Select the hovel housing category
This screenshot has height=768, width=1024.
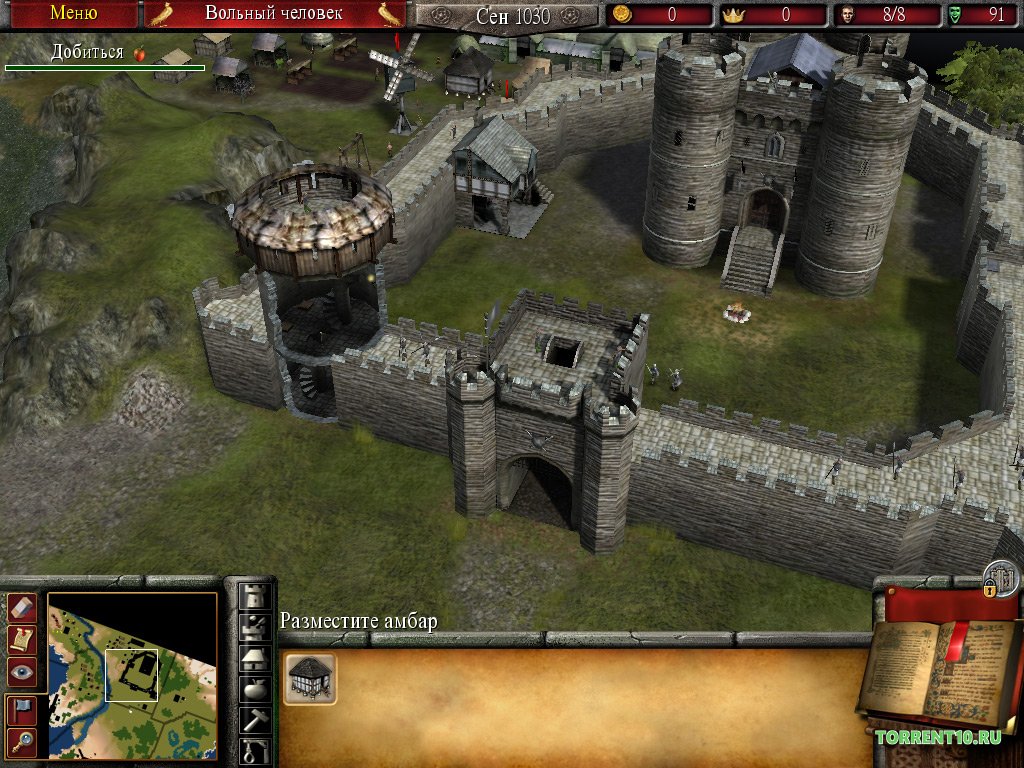click(x=254, y=659)
